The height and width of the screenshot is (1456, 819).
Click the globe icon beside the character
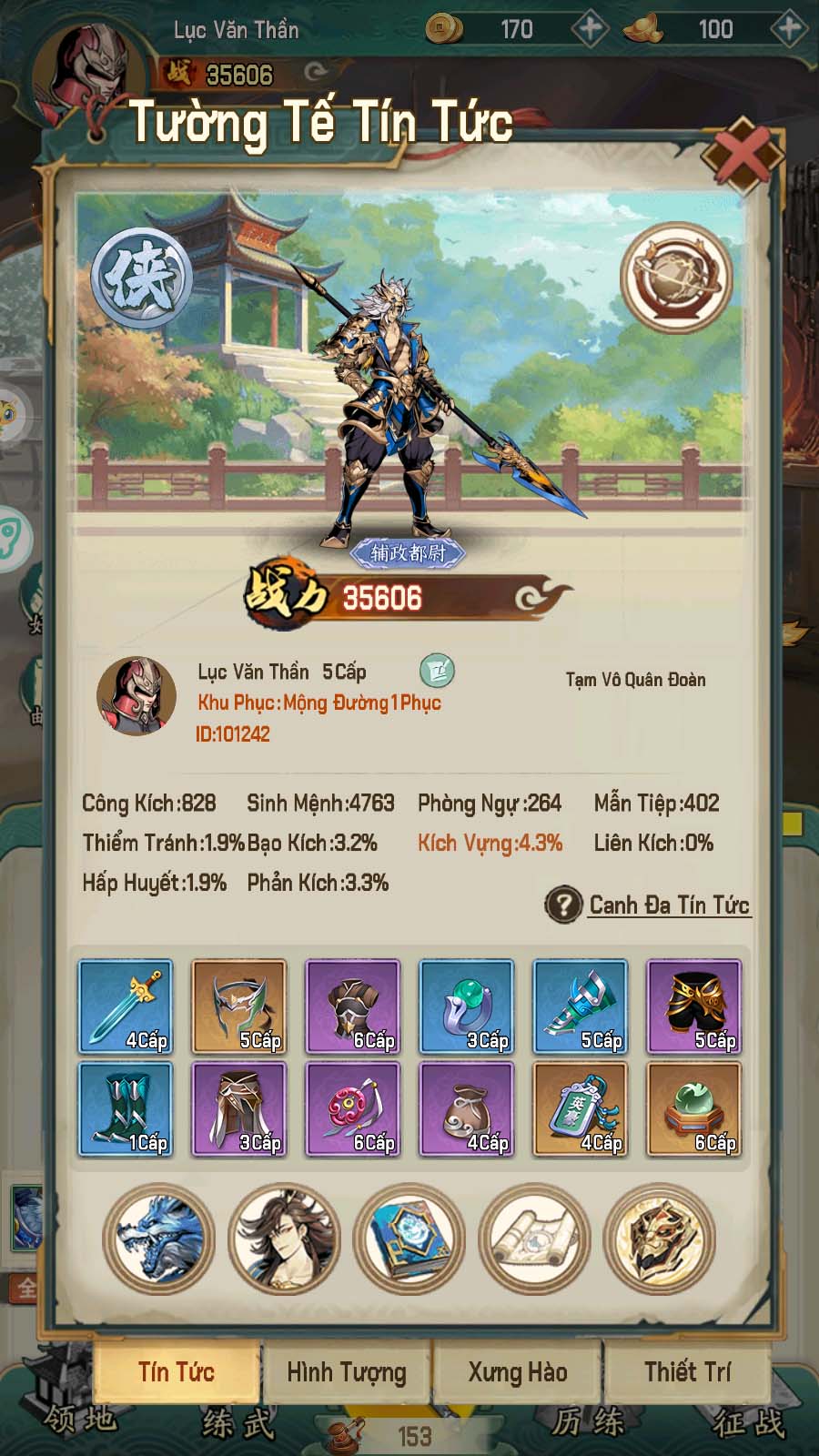pos(676,278)
